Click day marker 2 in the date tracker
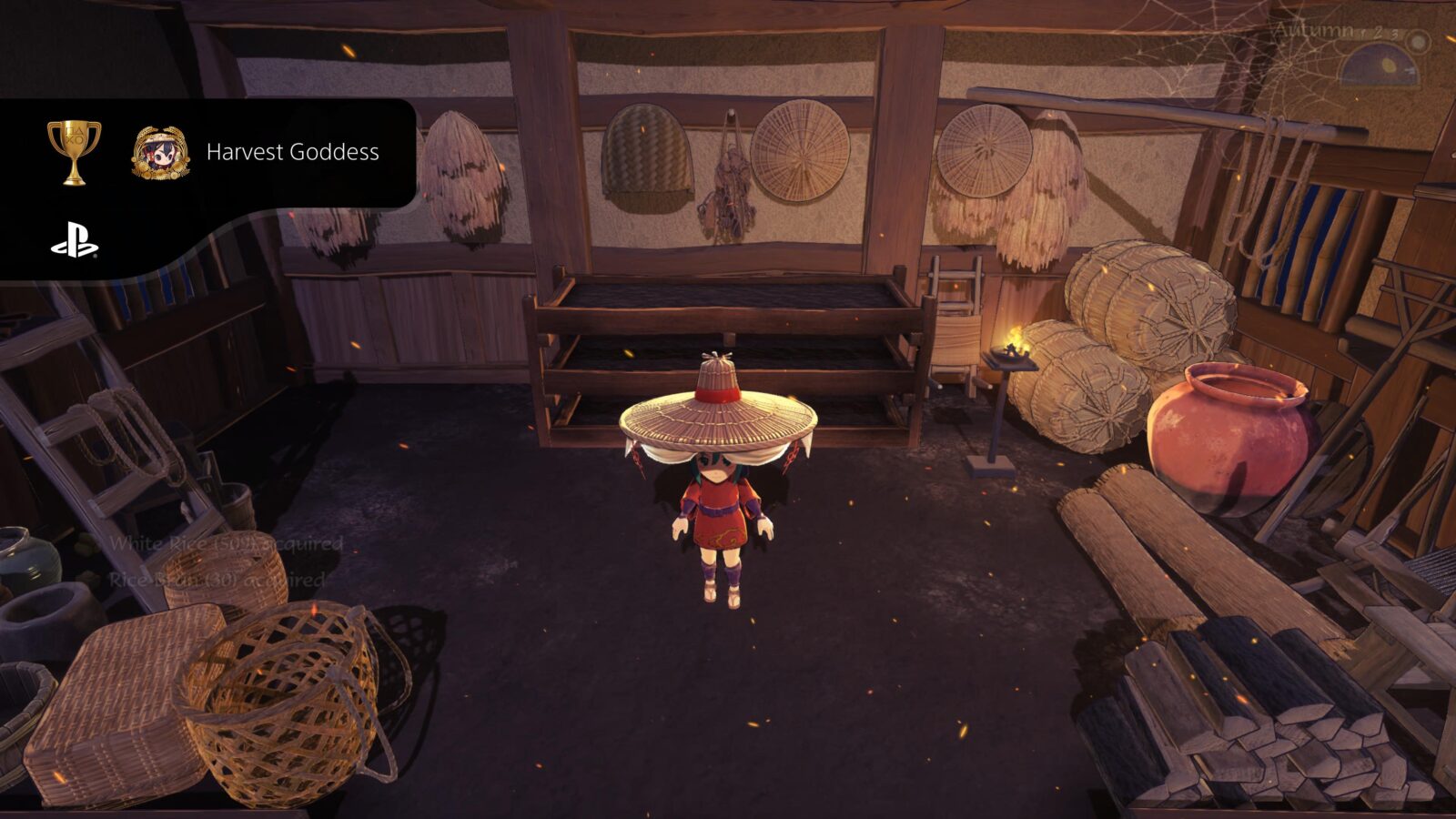 coord(1377,33)
